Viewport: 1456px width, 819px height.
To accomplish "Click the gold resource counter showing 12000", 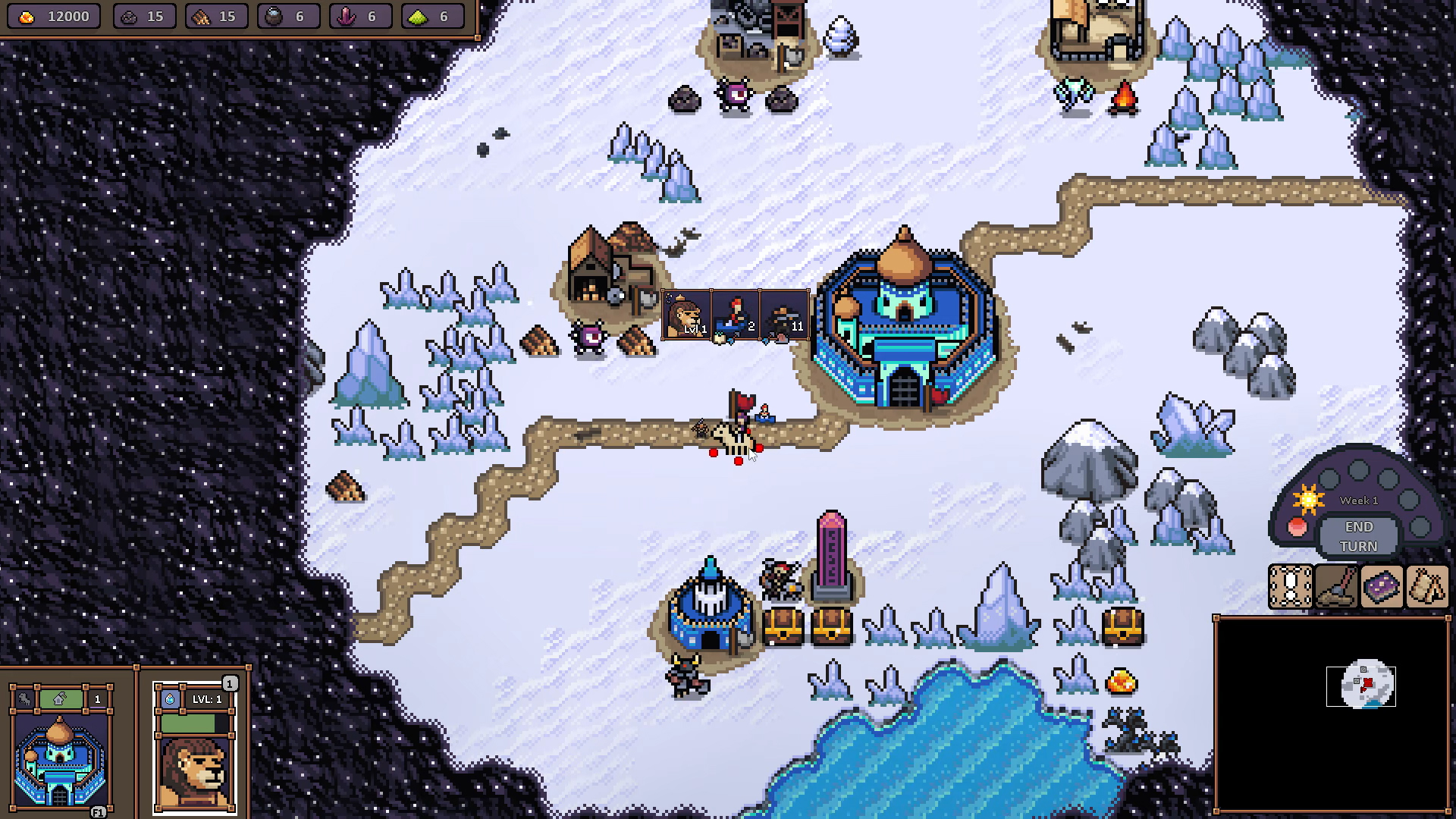I will 53,17.
